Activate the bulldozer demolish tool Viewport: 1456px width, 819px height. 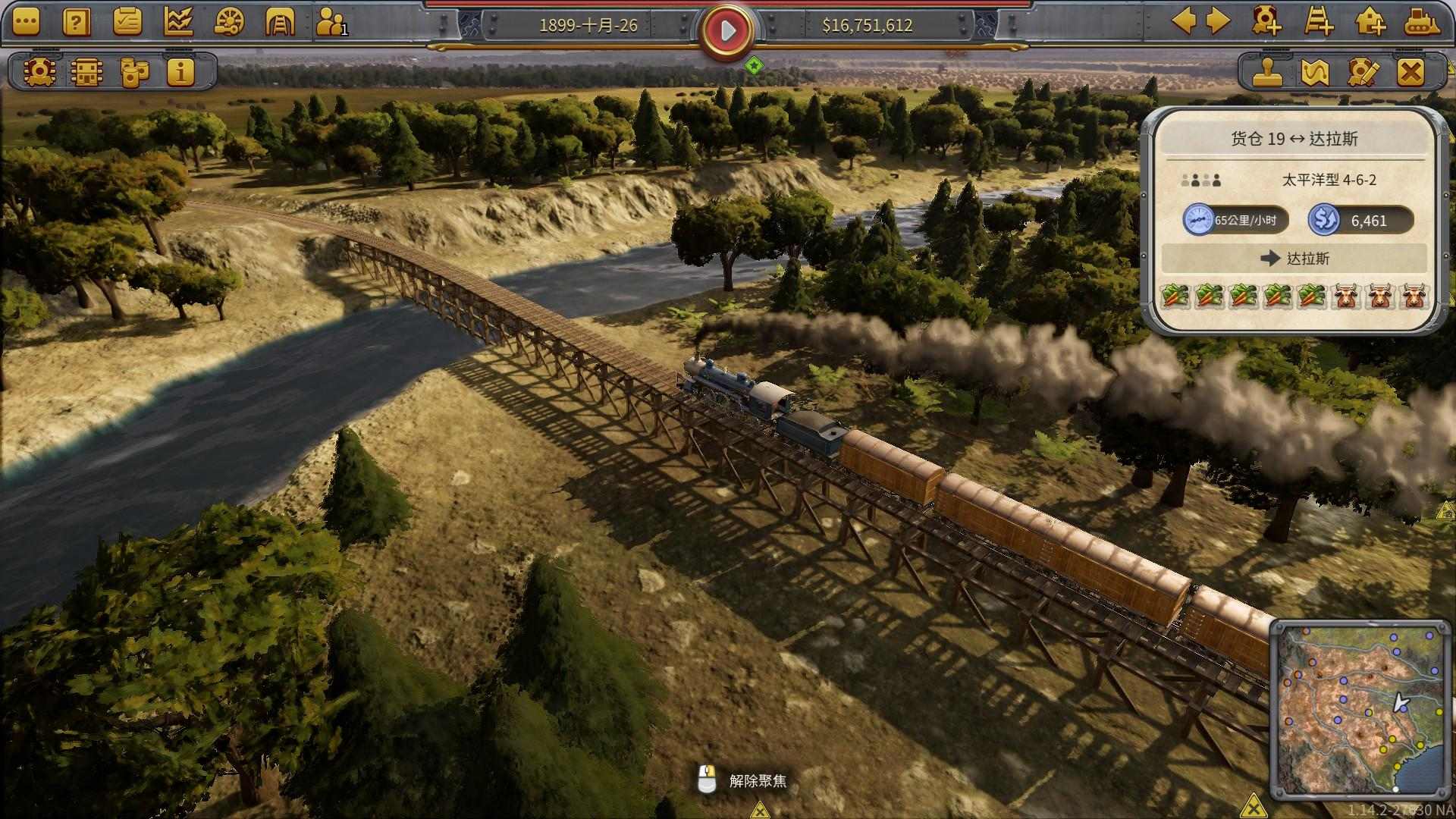pyautogui.click(x=1422, y=21)
